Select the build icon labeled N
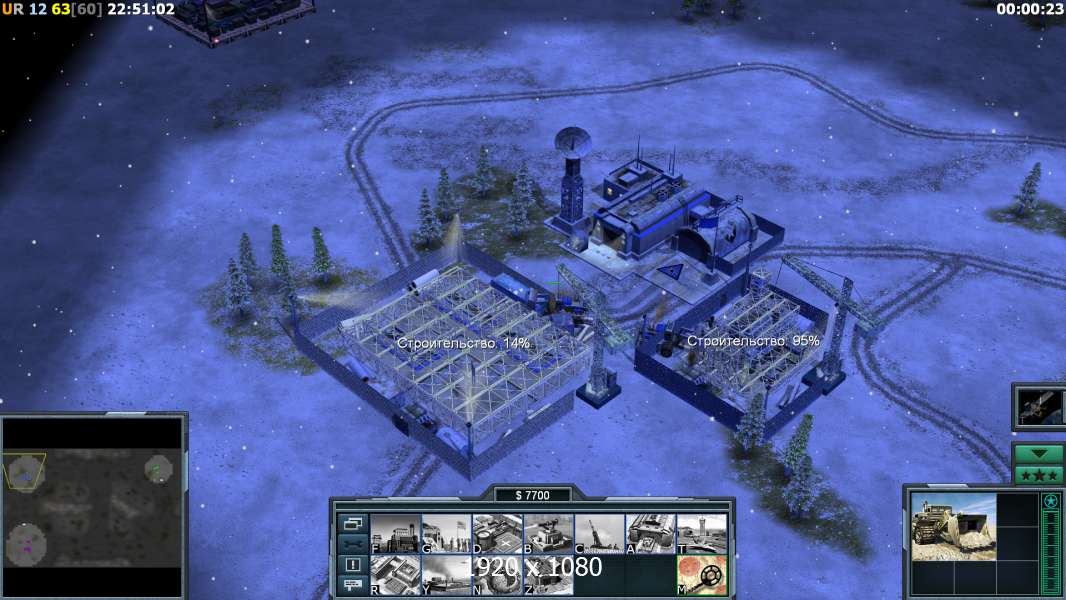 coord(497,575)
